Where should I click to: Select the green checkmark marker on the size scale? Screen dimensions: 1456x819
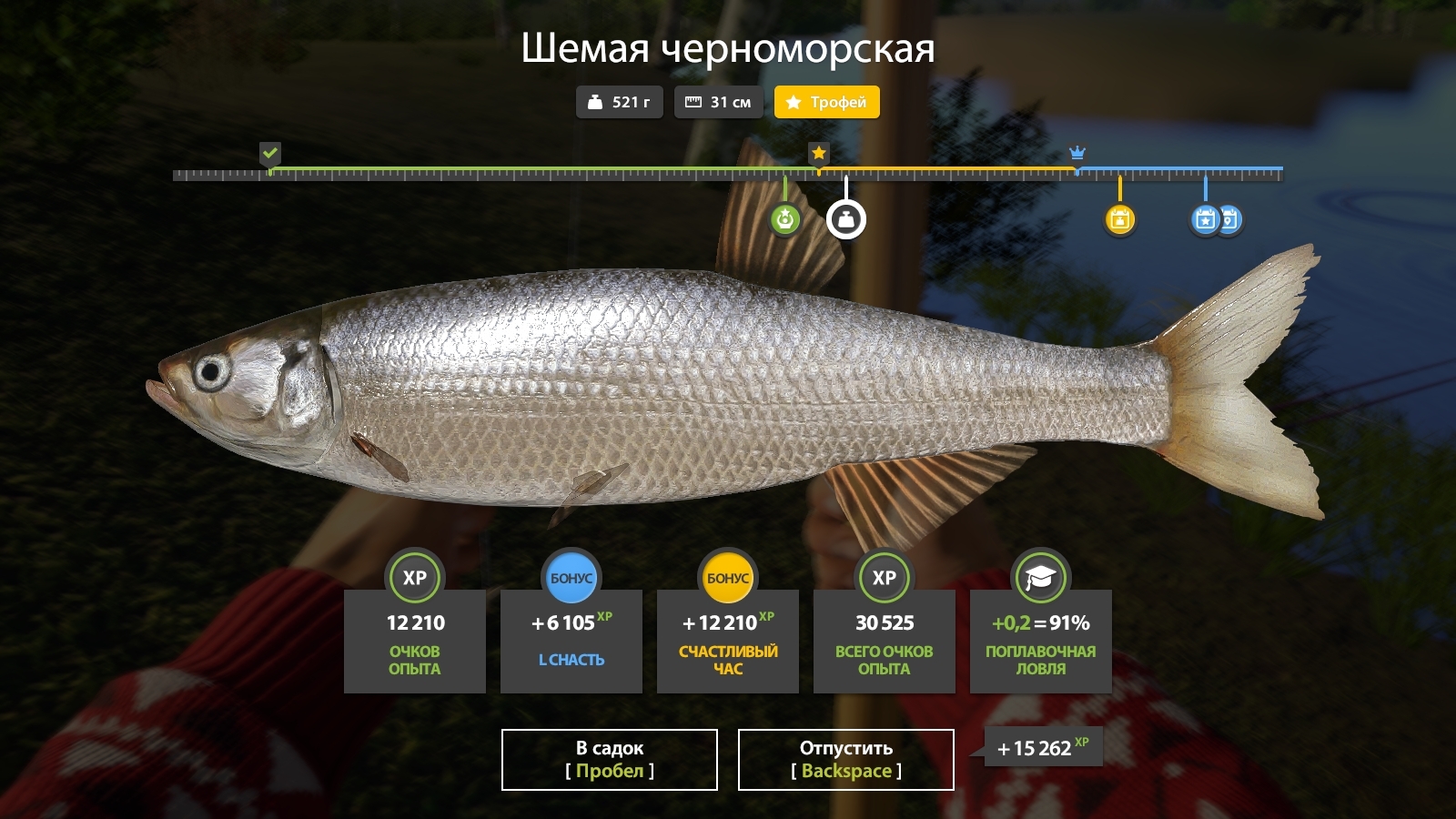[x=269, y=154]
